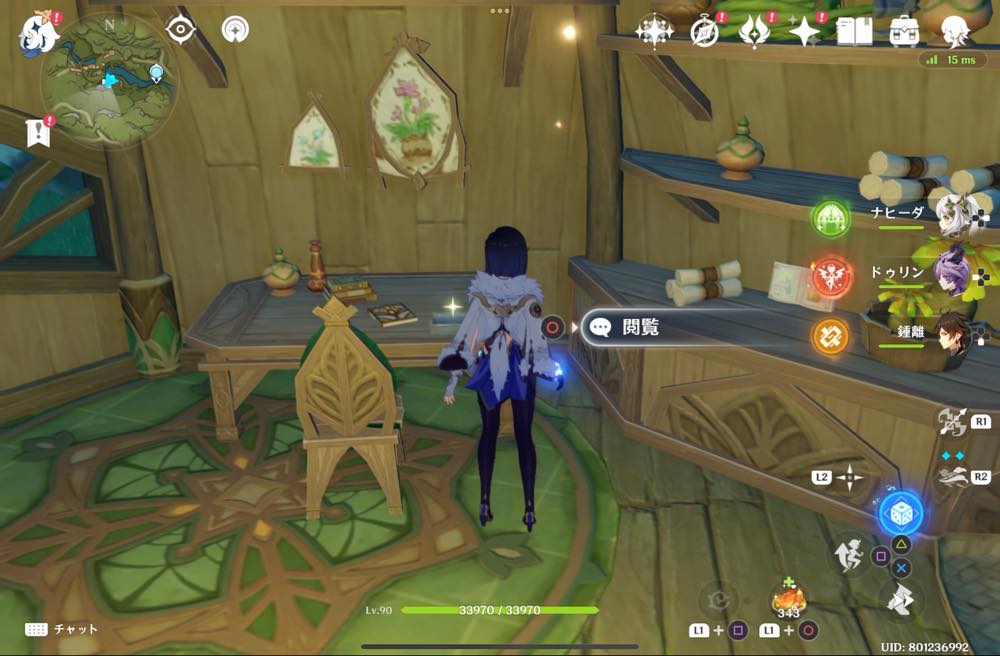This screenshot has width=1000, height=656.
Task: Click the round star emblem icon
Action: click(235, 29)
